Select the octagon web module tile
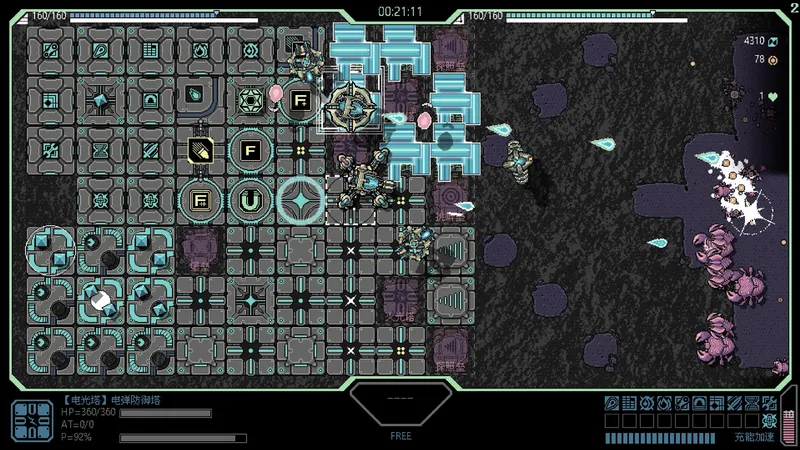The image size is (800, 450). coord(250,100)
